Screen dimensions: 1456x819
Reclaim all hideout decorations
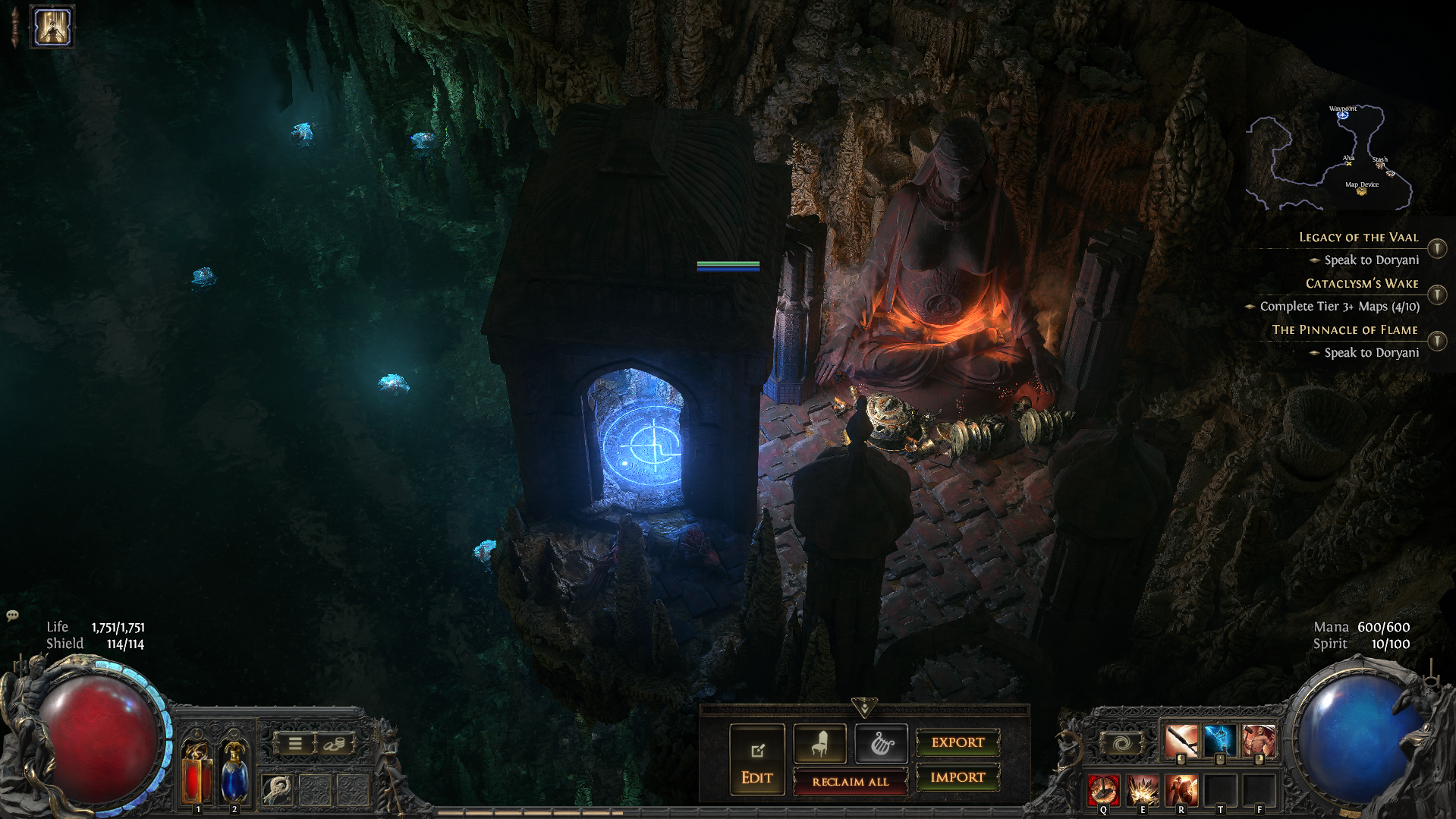point(850,781)
